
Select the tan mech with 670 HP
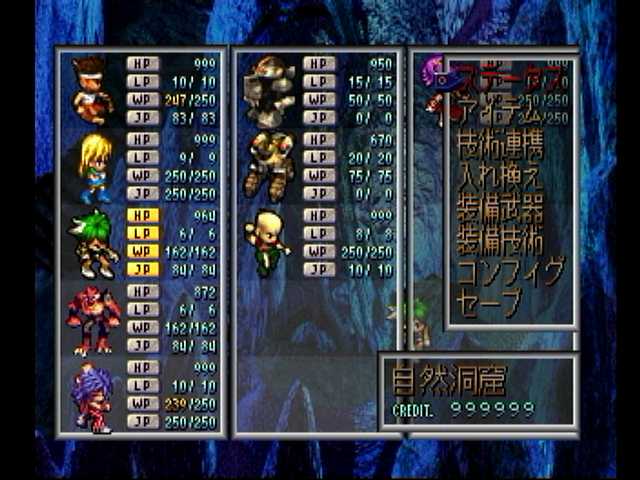[270, 165]
